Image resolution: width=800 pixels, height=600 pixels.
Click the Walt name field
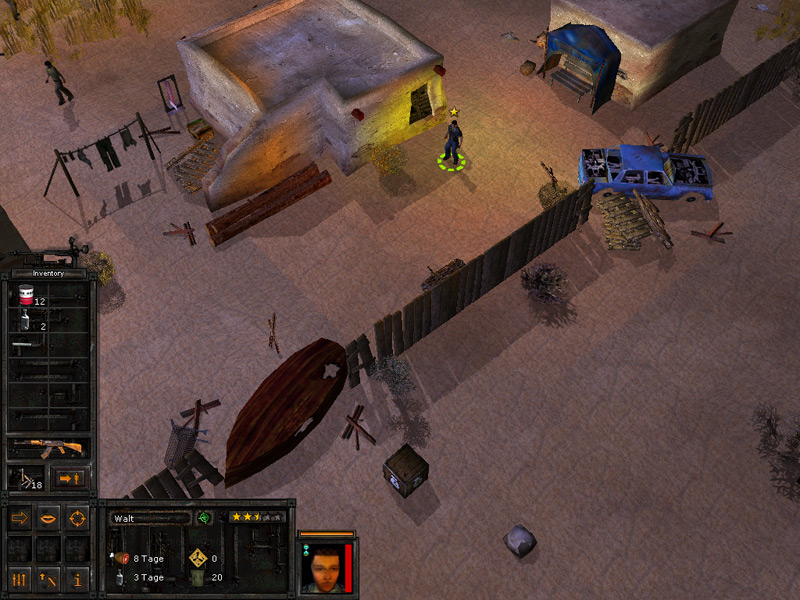coord(148,518)
